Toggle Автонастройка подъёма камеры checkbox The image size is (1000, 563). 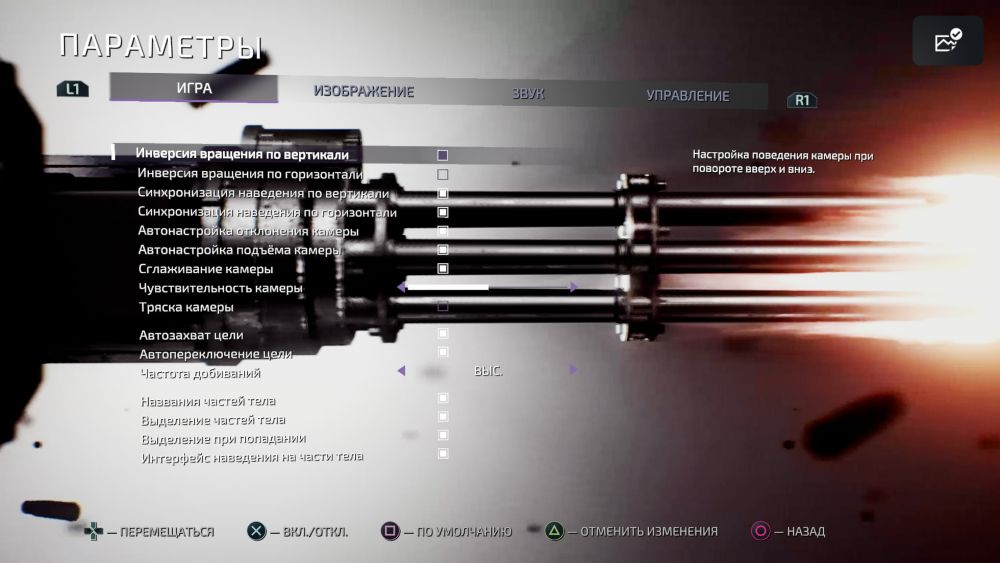click(x=442, y=250)
